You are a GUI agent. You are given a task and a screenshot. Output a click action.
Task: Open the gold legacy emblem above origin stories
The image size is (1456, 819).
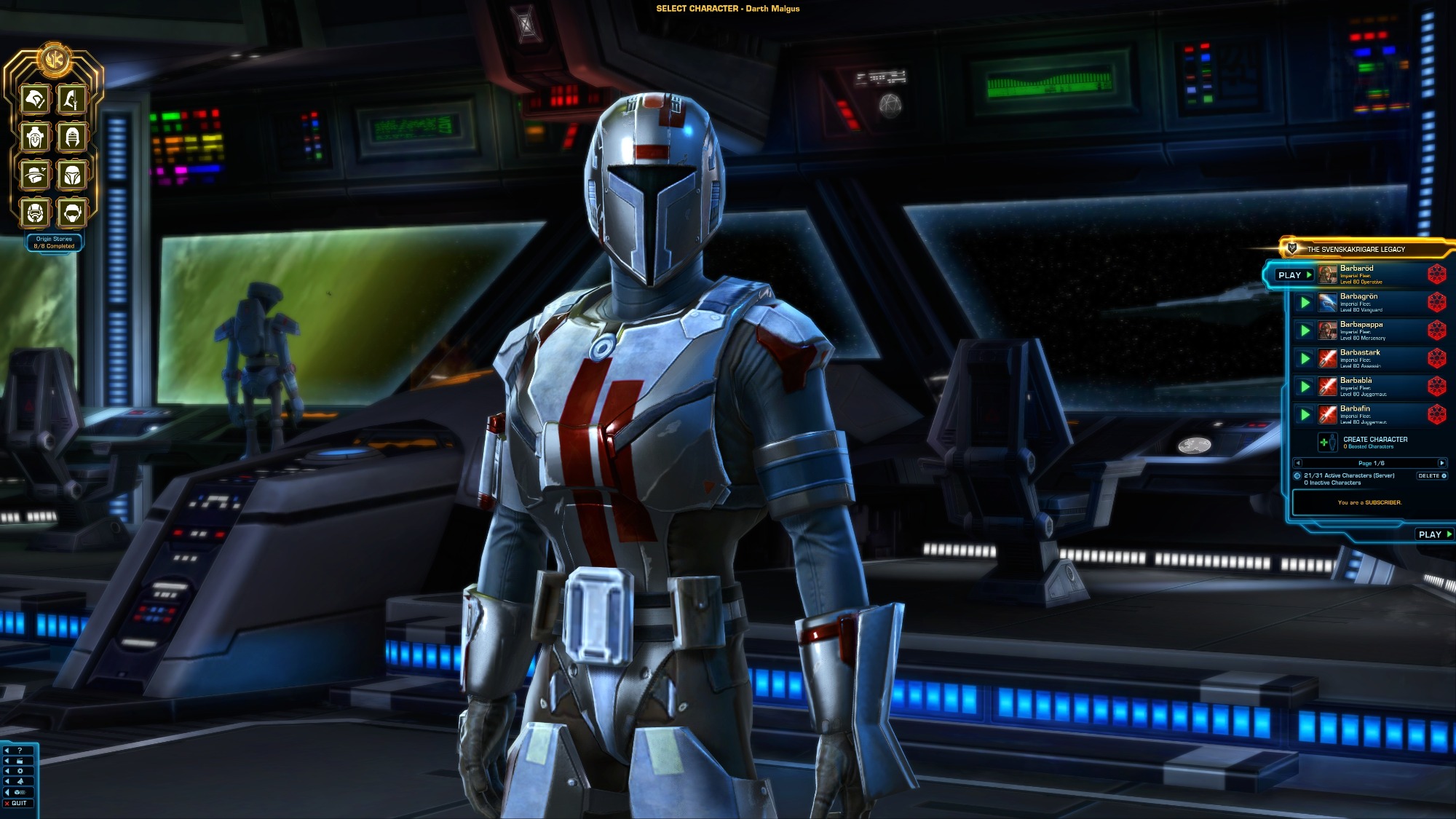pos(53,58)
